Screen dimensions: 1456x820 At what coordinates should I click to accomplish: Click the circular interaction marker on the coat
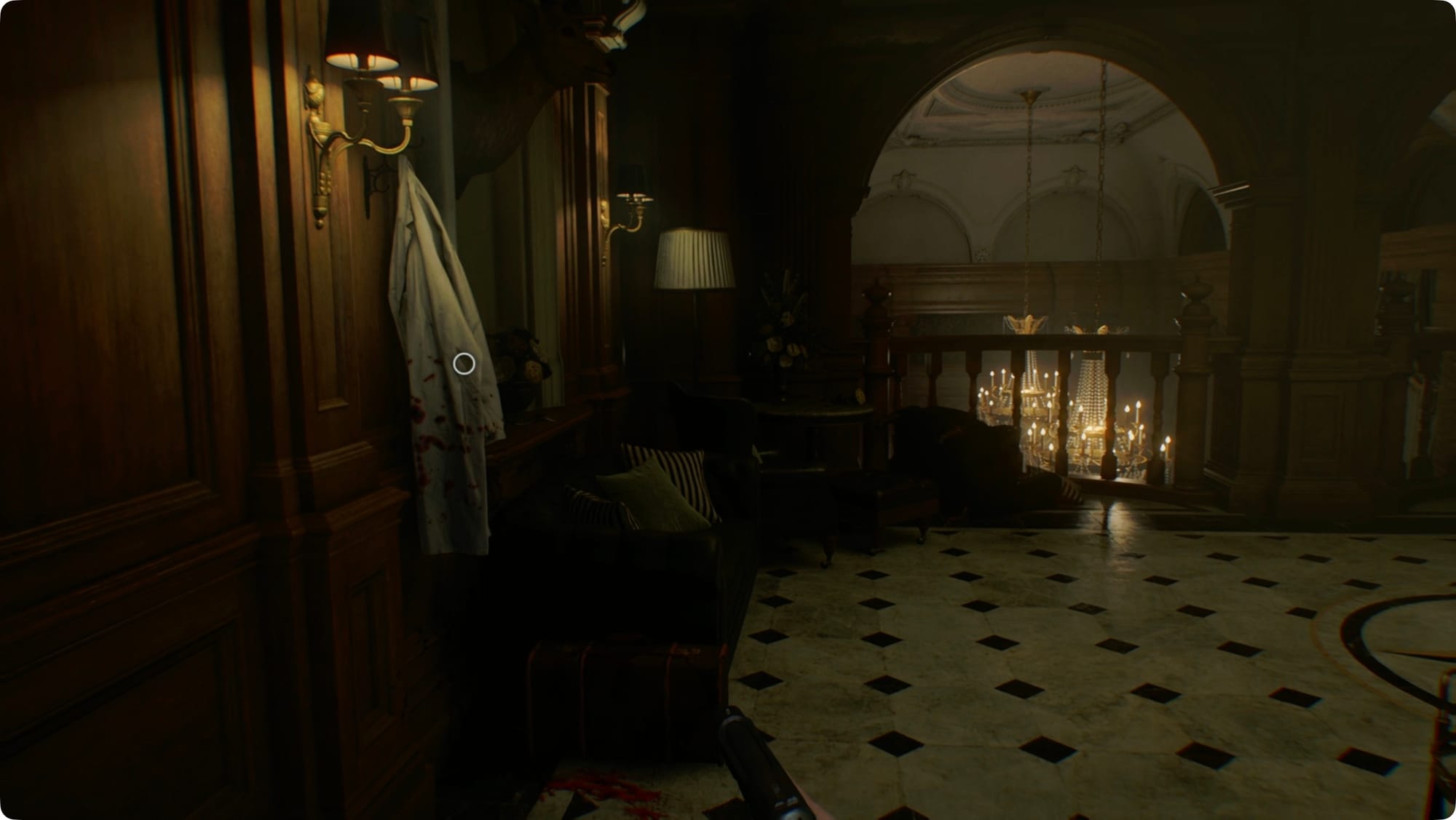[x=464, y=364]
